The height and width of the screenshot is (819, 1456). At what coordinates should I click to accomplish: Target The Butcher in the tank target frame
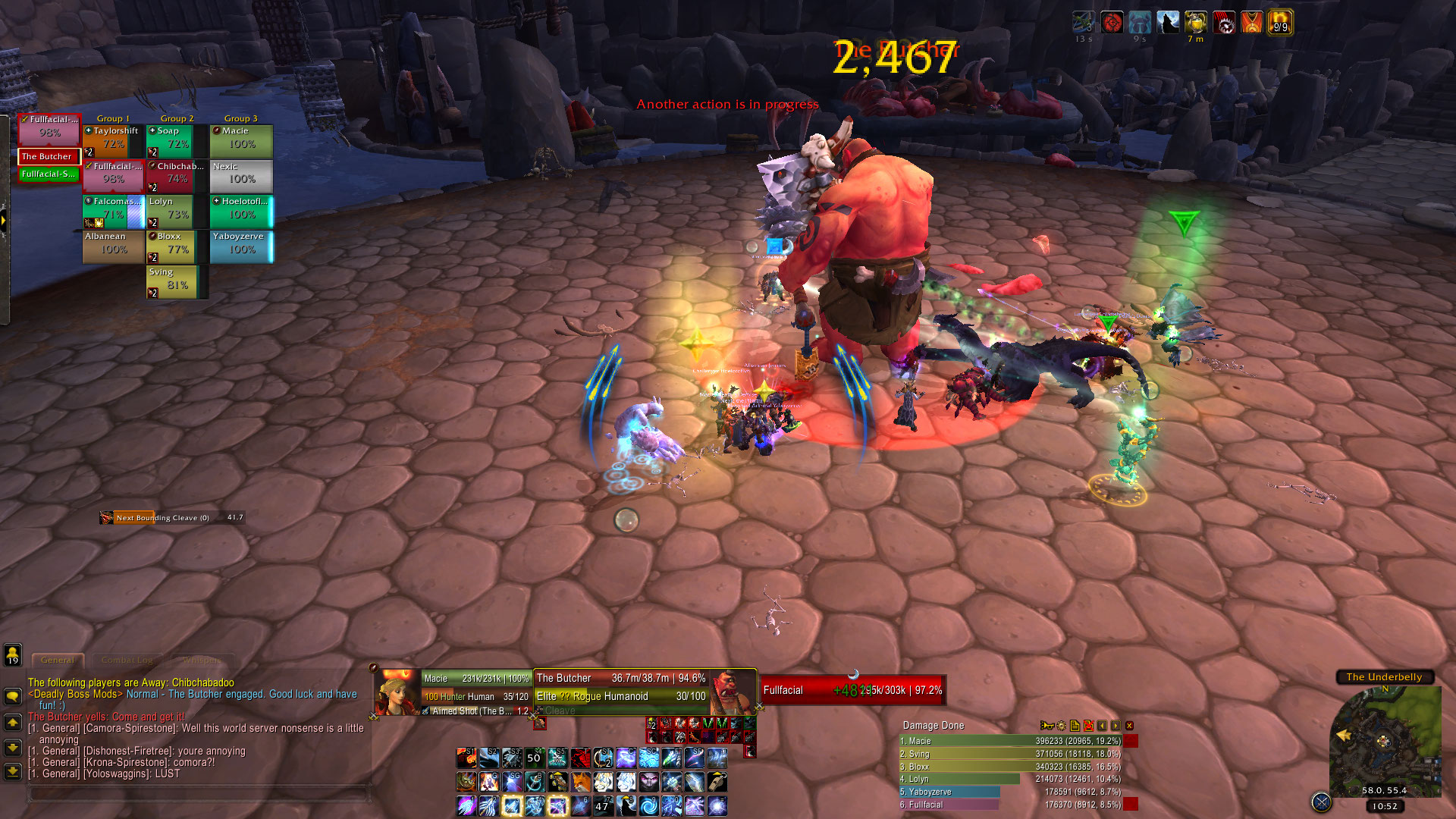coord(49,156)
